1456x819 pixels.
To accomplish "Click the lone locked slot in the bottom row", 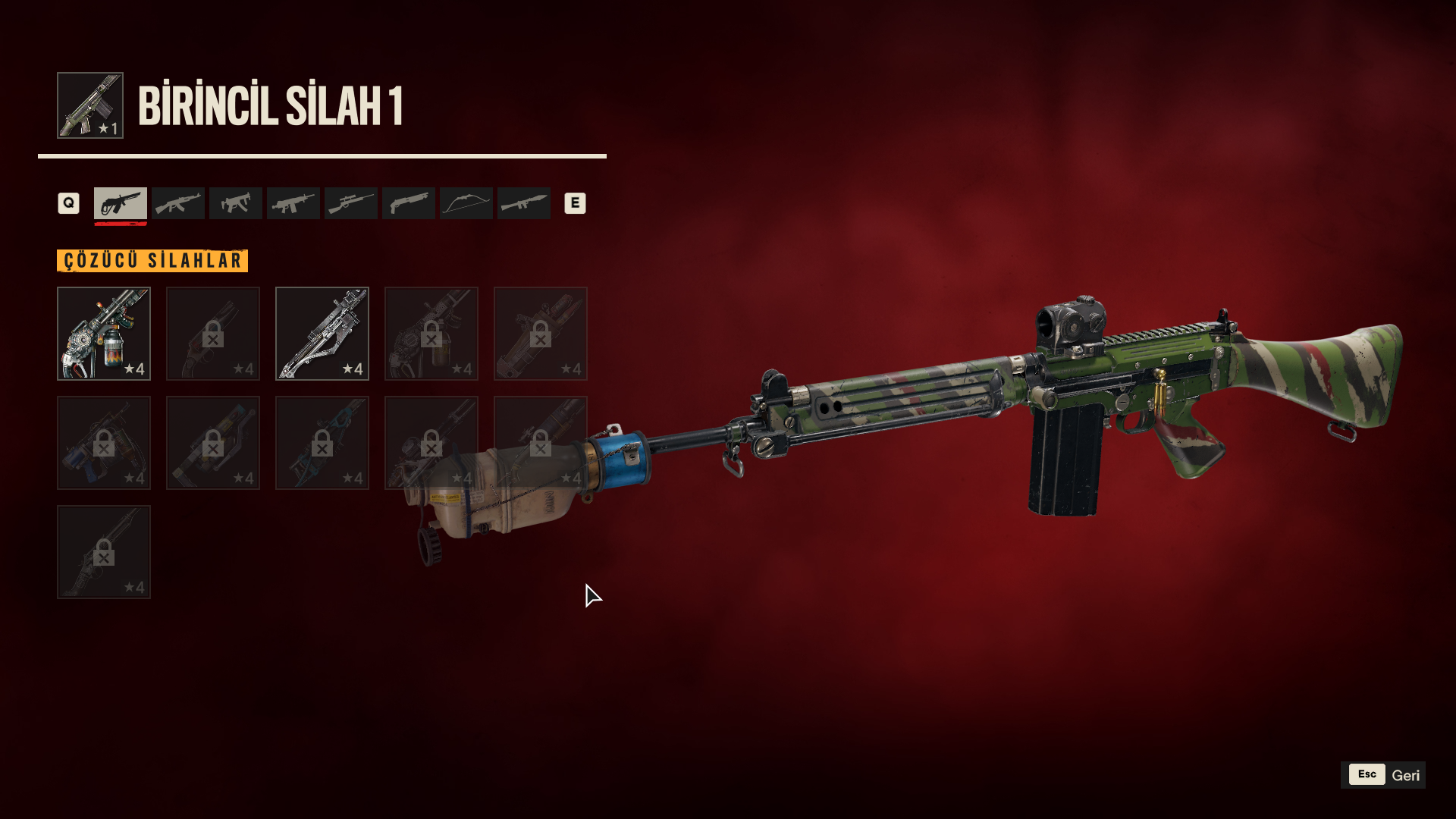I will tap(104, 552).
